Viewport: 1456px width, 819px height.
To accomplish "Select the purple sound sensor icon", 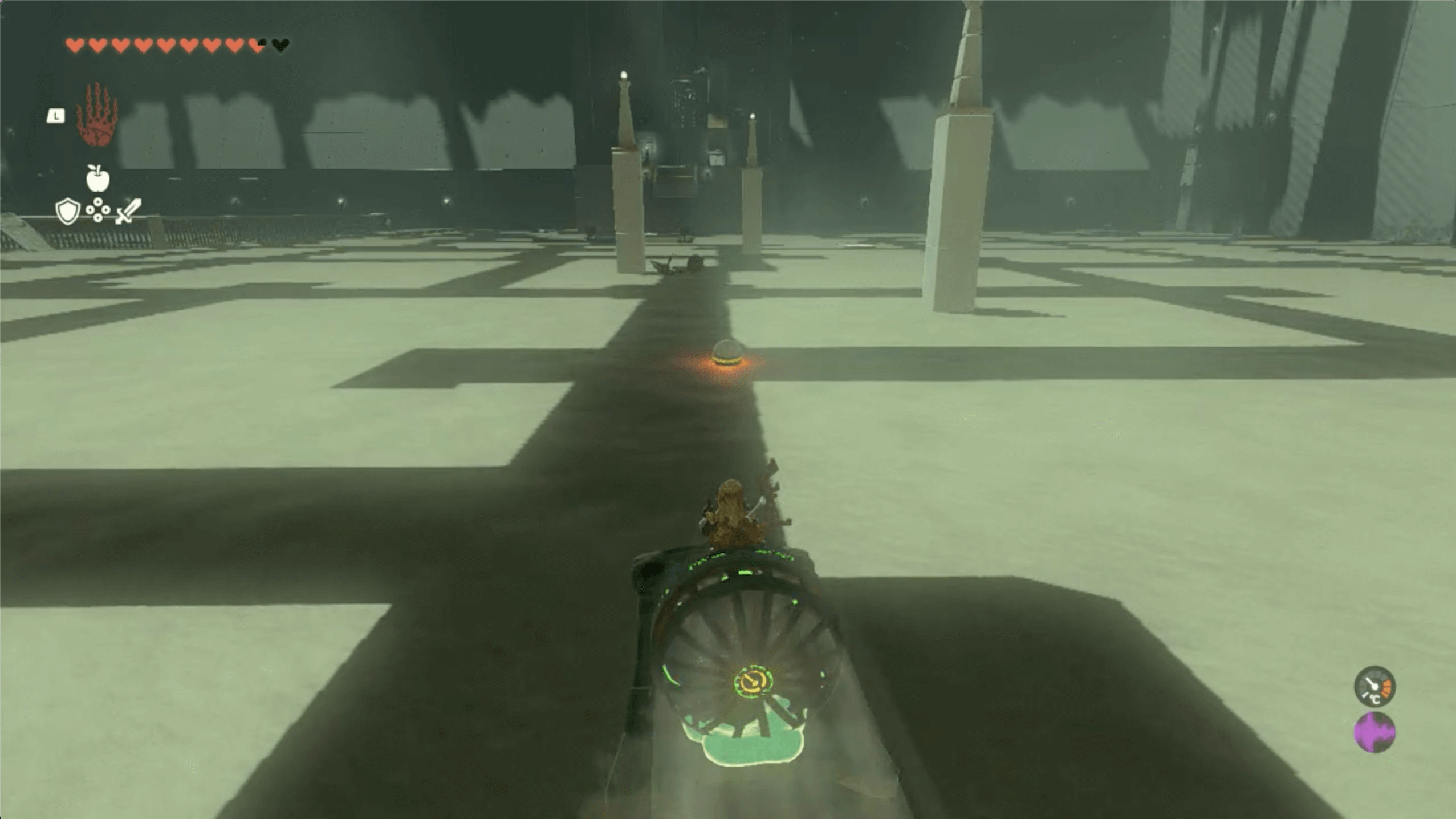I will pyautogui.click(x=1374, y=732).
